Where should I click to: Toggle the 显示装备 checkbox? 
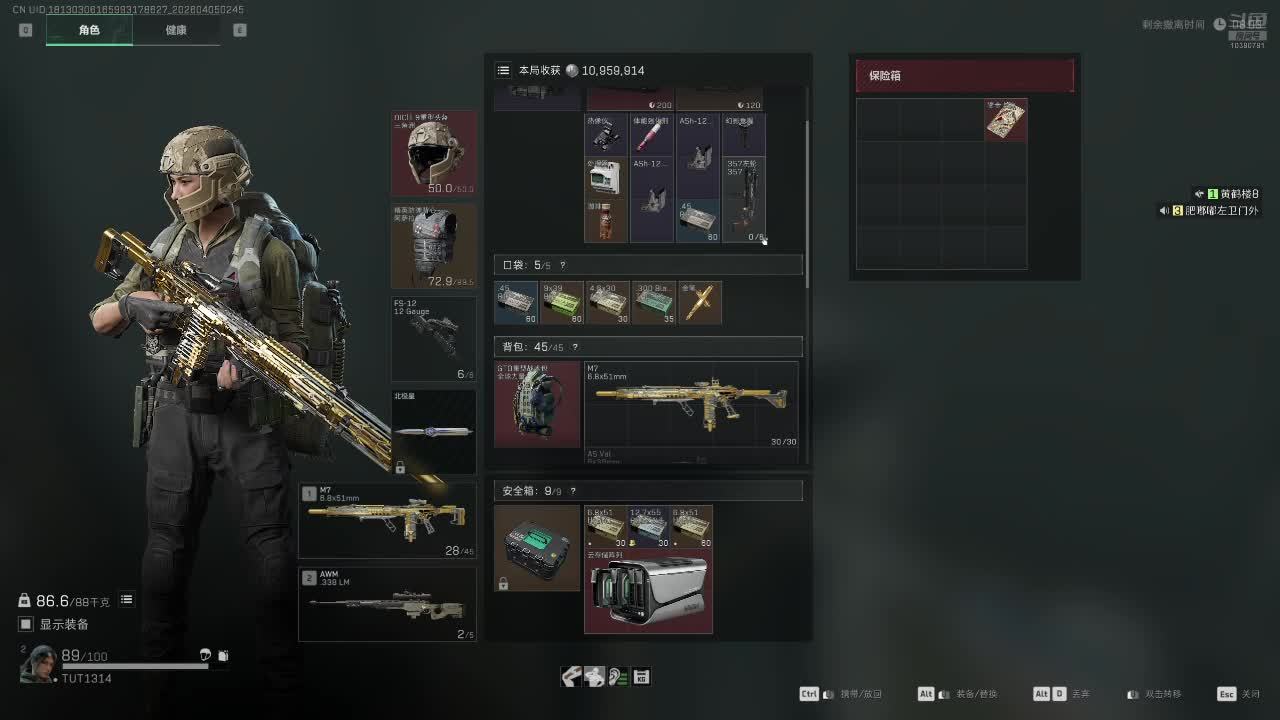pos(27,624)
